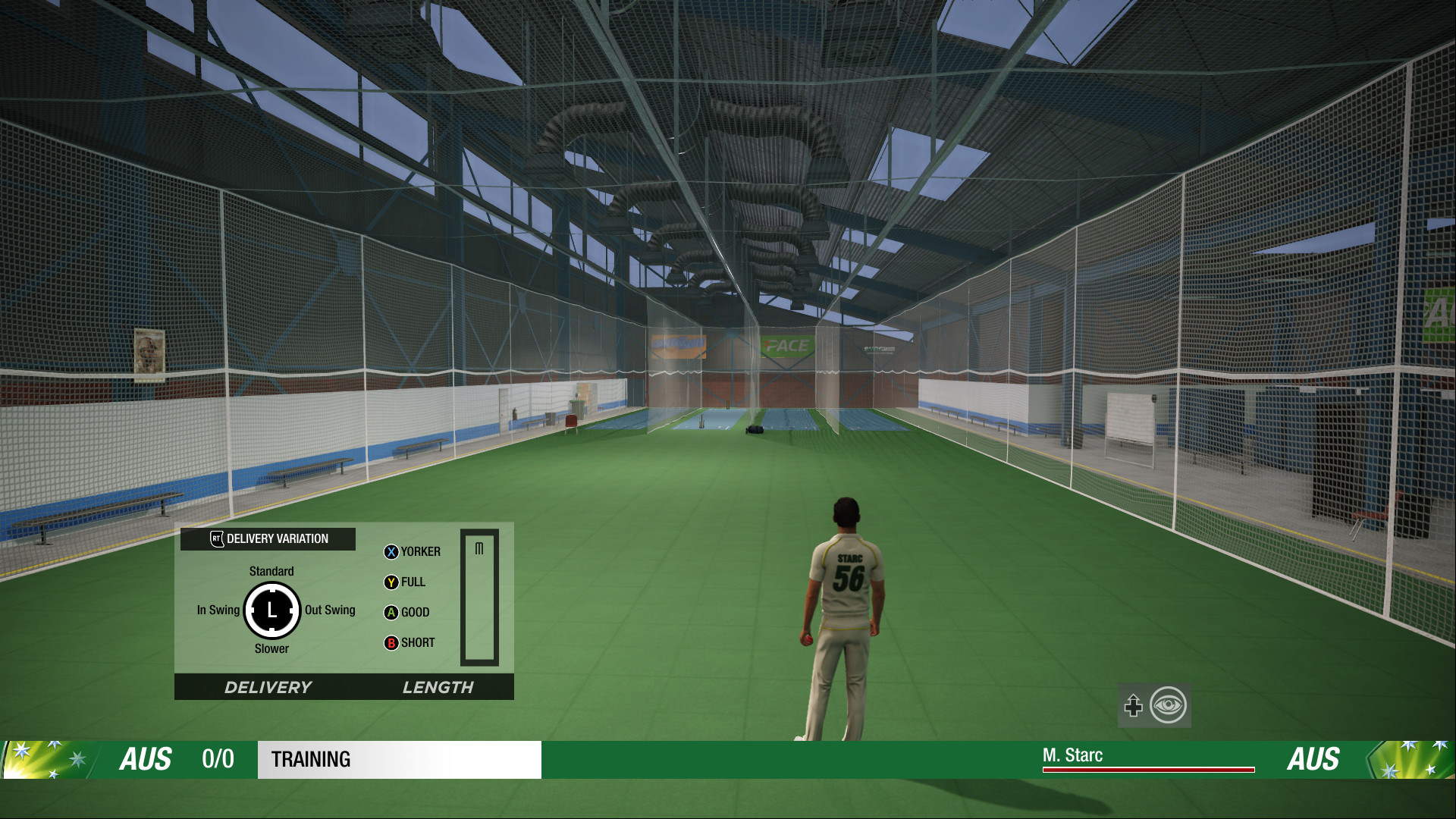Click the M. Starc bowler name
Screen dimensions: 1456x819
pyautogui.click(x=1072, y=755)
